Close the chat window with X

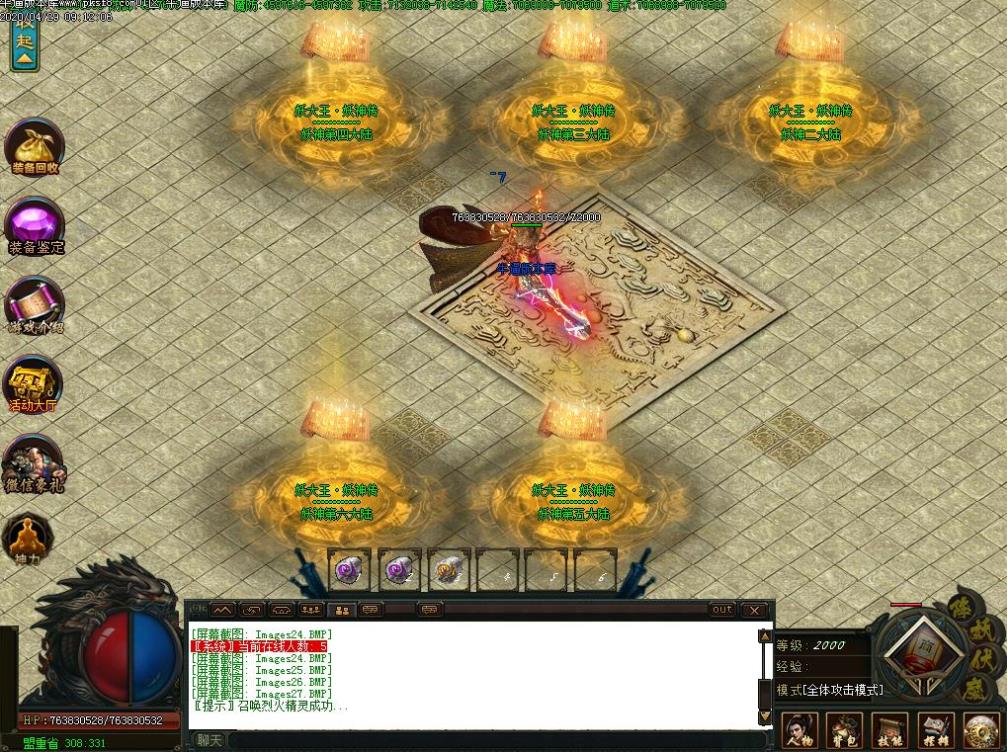coord(754,609)
